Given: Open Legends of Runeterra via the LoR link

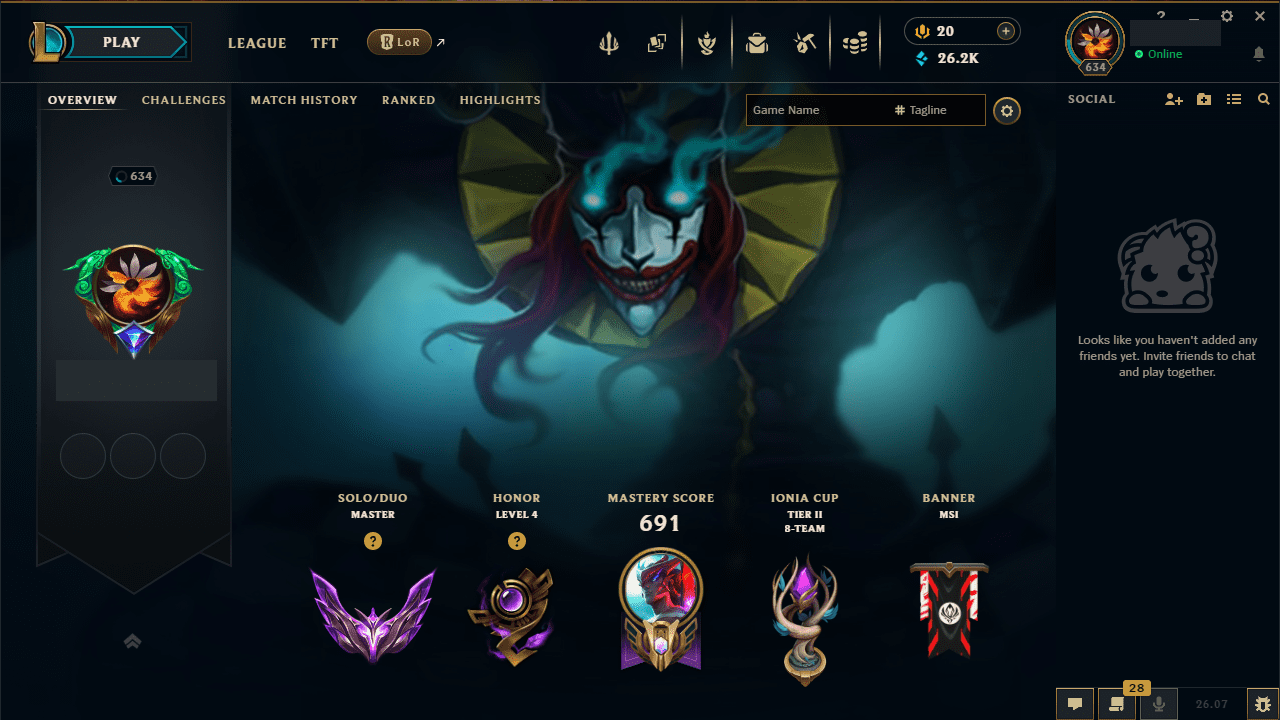Looking at the screenshot, I should (400, 42).
